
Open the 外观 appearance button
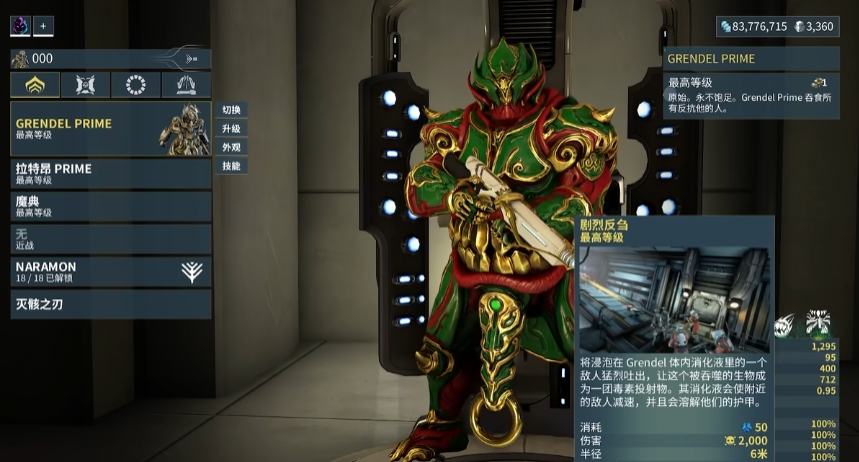[231, 147]
